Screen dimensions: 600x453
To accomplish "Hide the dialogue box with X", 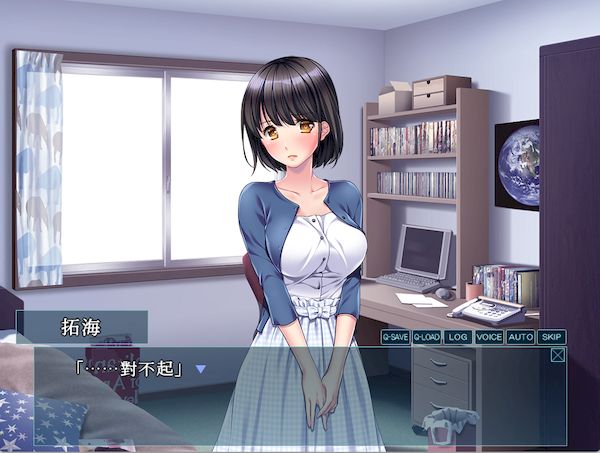I will pos(557,354).
